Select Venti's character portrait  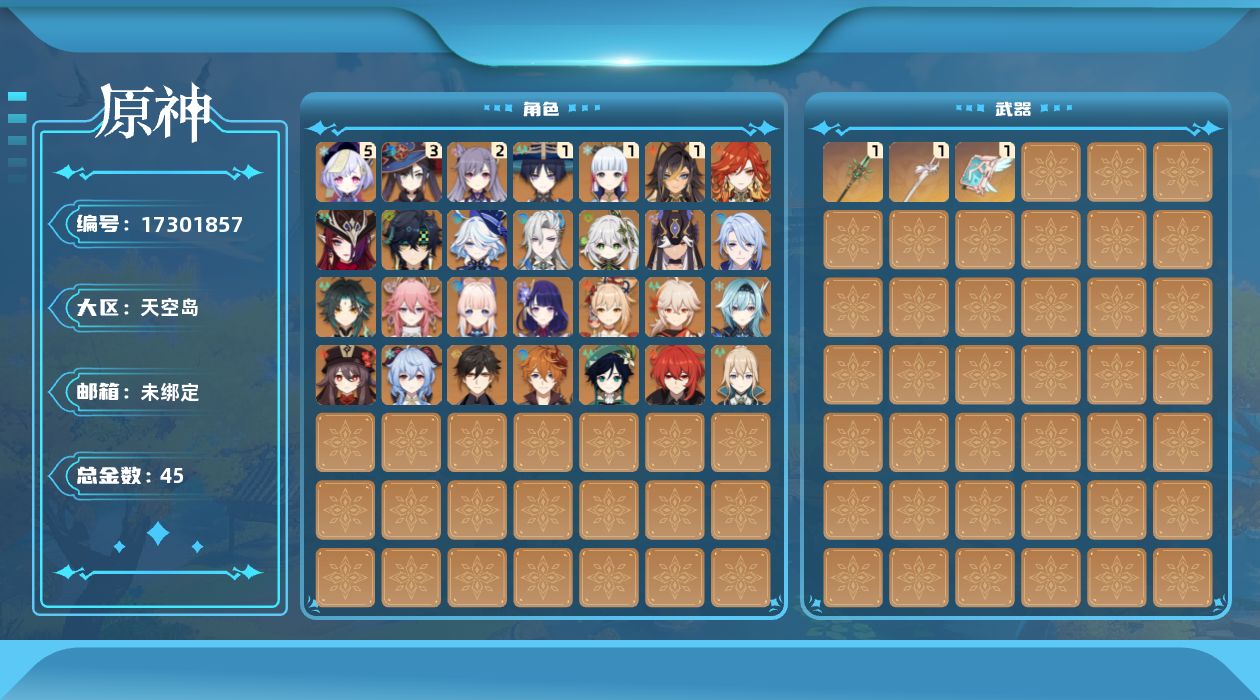coord(609,375)
